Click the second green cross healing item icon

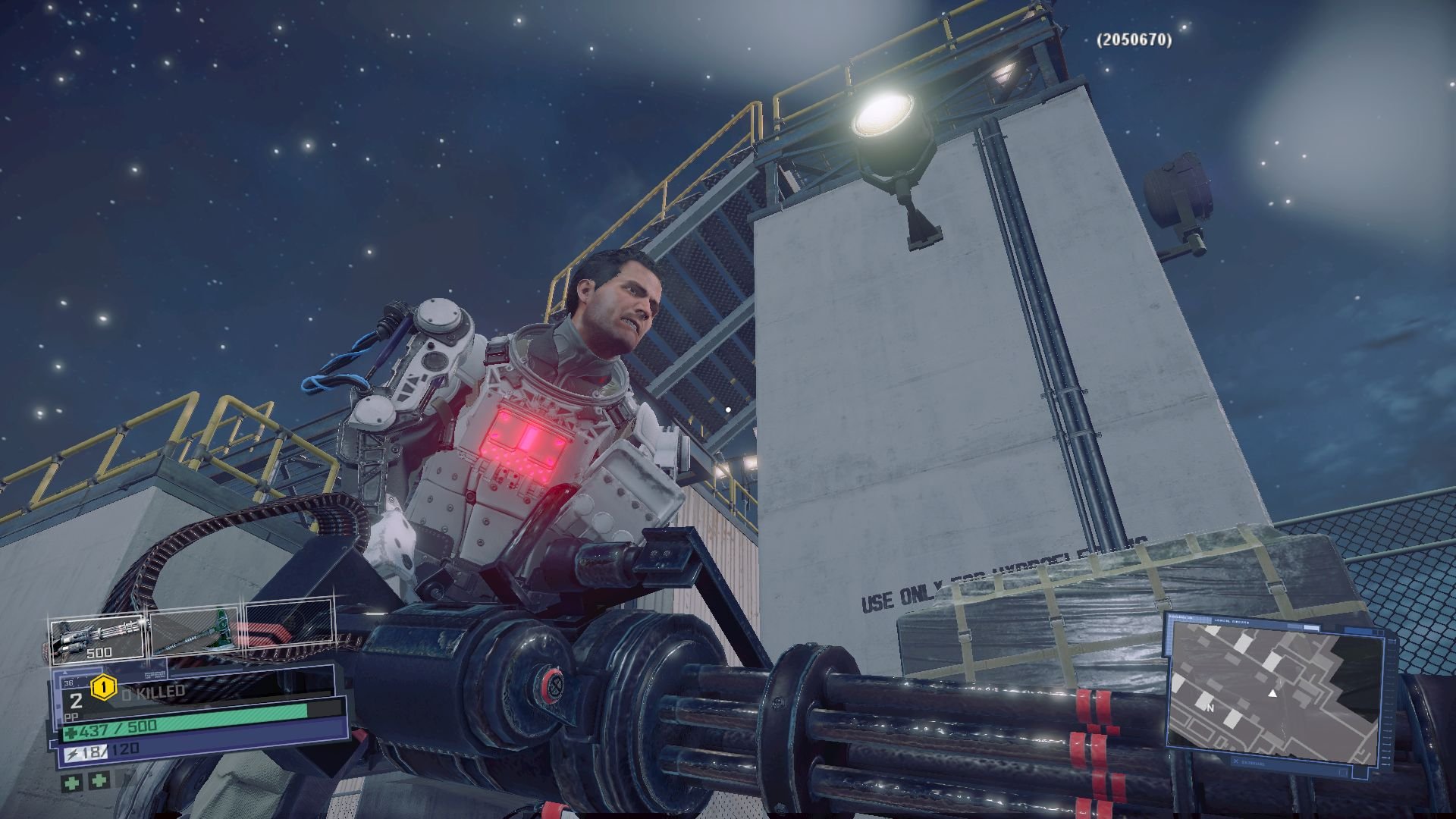pyautogui.click(x=98, y=780)
